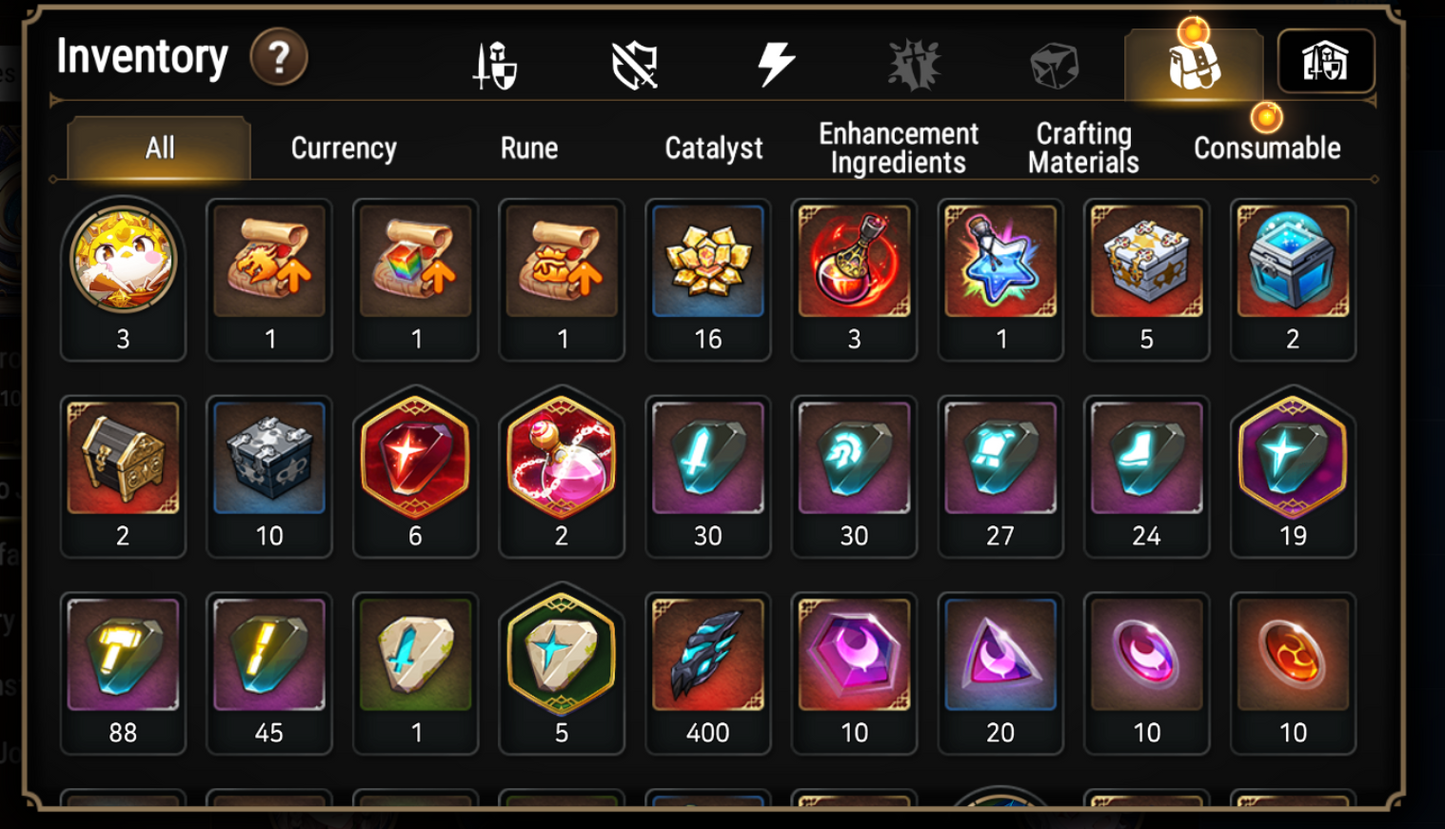View the Crafting Materials tab
Image resolution: width=1445 pixels, height=829 pixels.
[1082, 145]
